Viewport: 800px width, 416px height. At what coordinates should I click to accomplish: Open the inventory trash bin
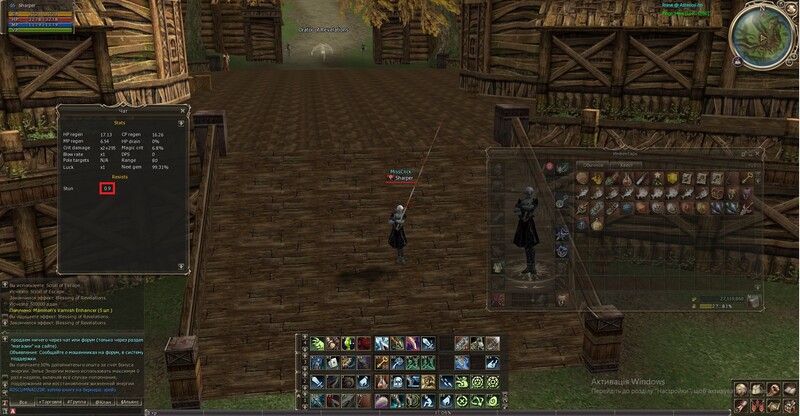click(x=755, y=299)
